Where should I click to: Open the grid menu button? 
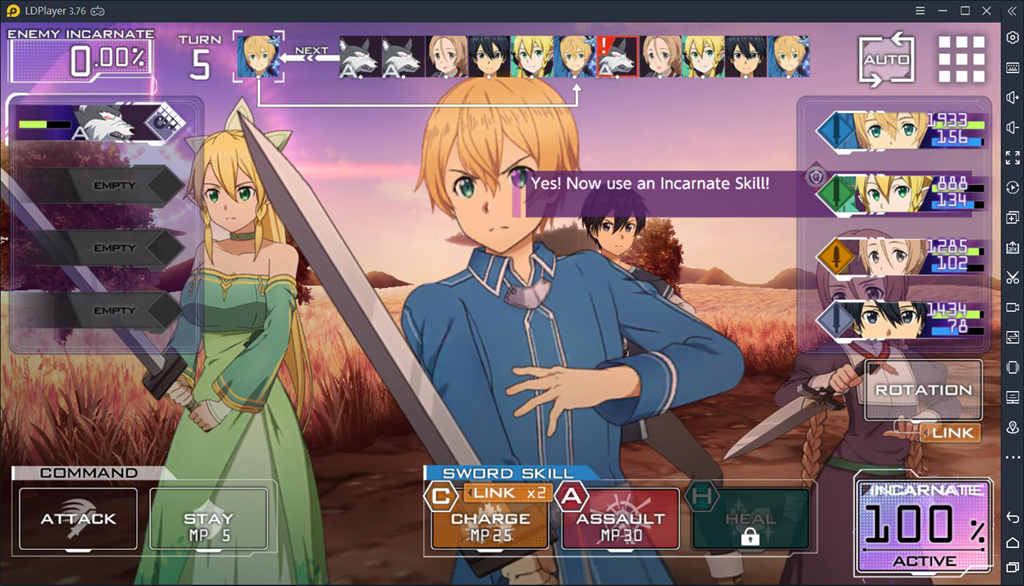[x=961, y=59]
